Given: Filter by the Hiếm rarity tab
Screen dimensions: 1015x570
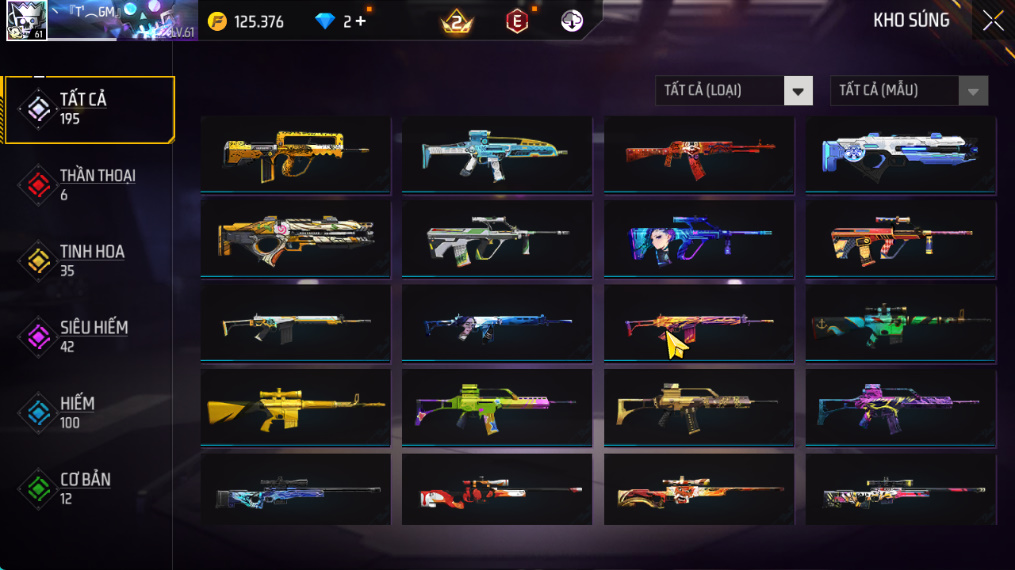Looking at the screenshot, I should click(88, 412).
